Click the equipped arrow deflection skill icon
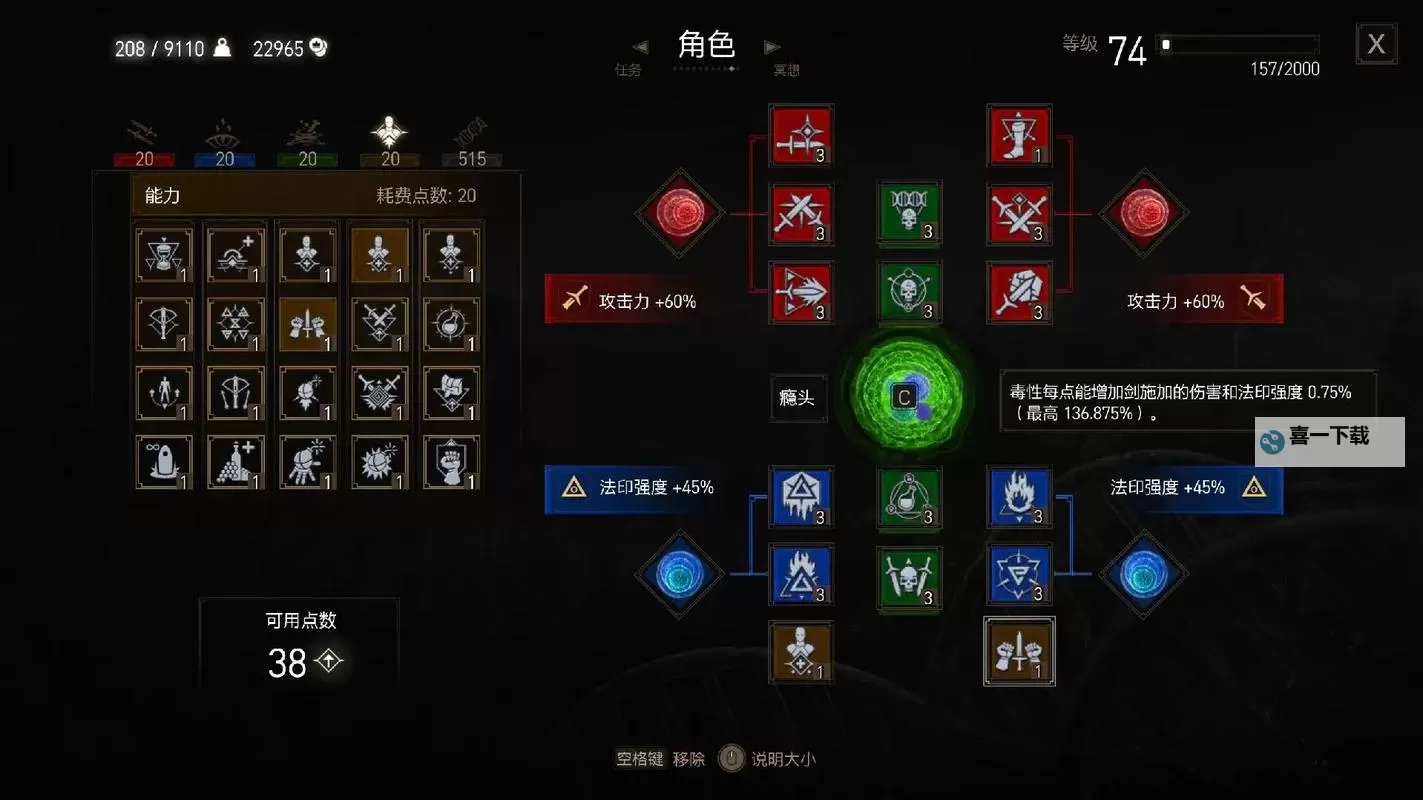Image resolution: width=1423 pixels, height=800 pixels. (x=800, y=293)
